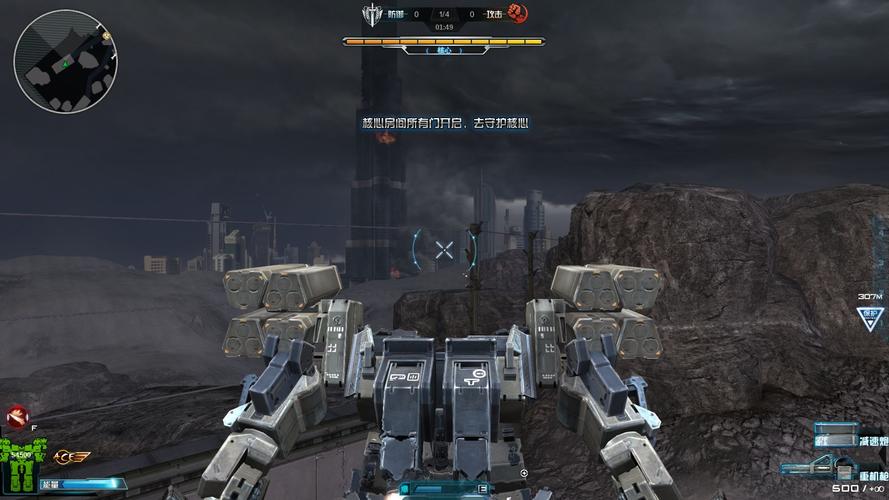Screen dimensions: 889x500
Task: Select the attack team red fist emblem
Action: [517, 14]
